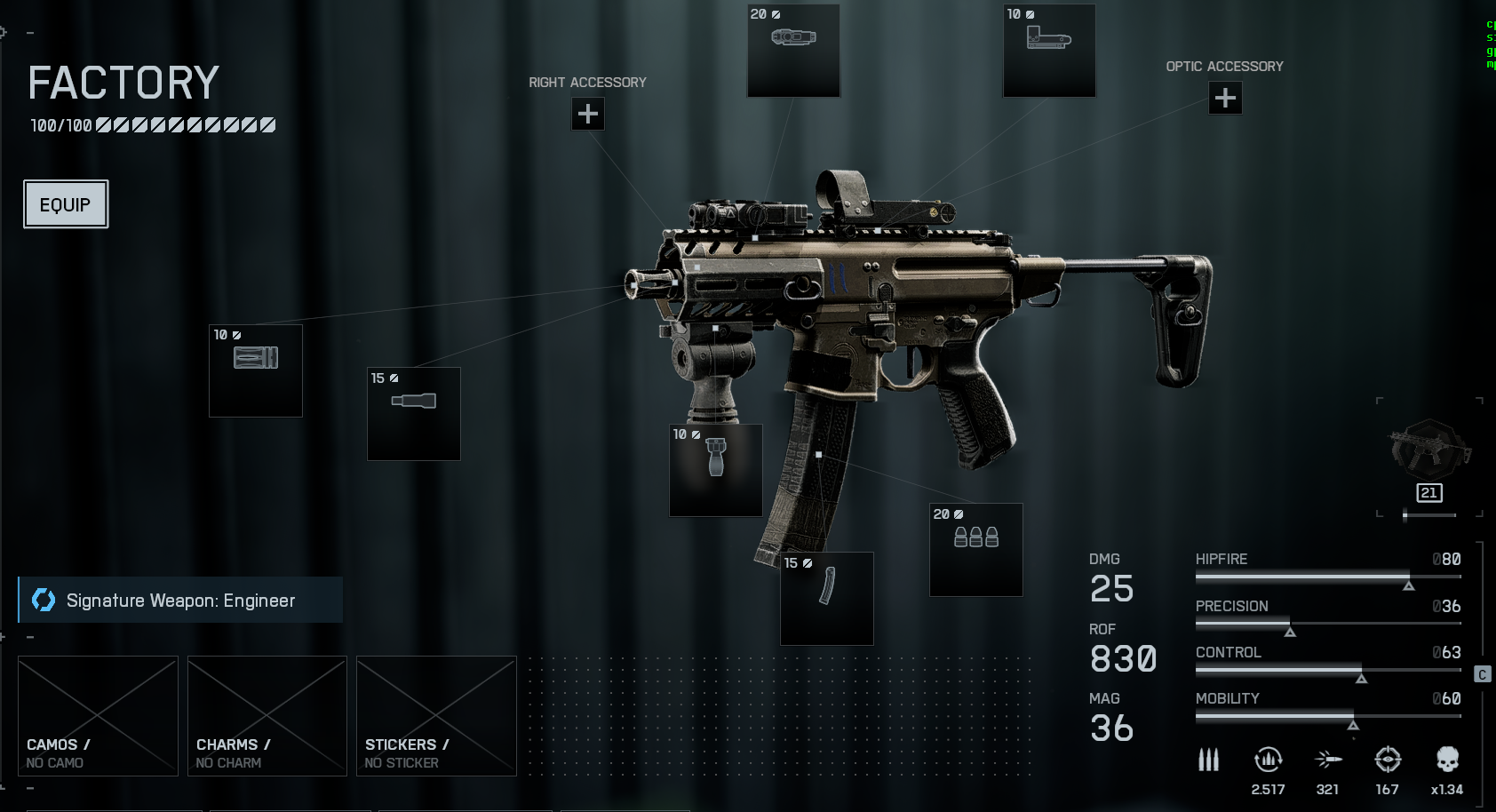Open the Stickers customization tile
The height and width of the screenshot is (812, 1496).
pos(436,716)
